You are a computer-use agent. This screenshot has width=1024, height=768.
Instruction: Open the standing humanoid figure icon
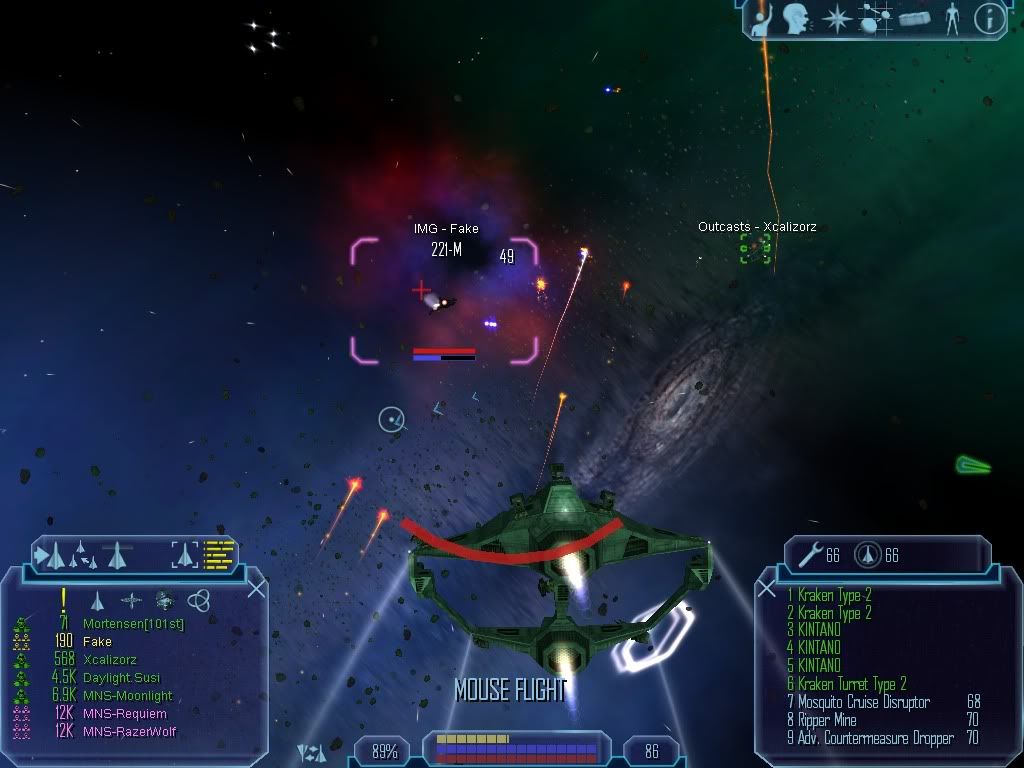pyautogui.click(x=952, y=19)
